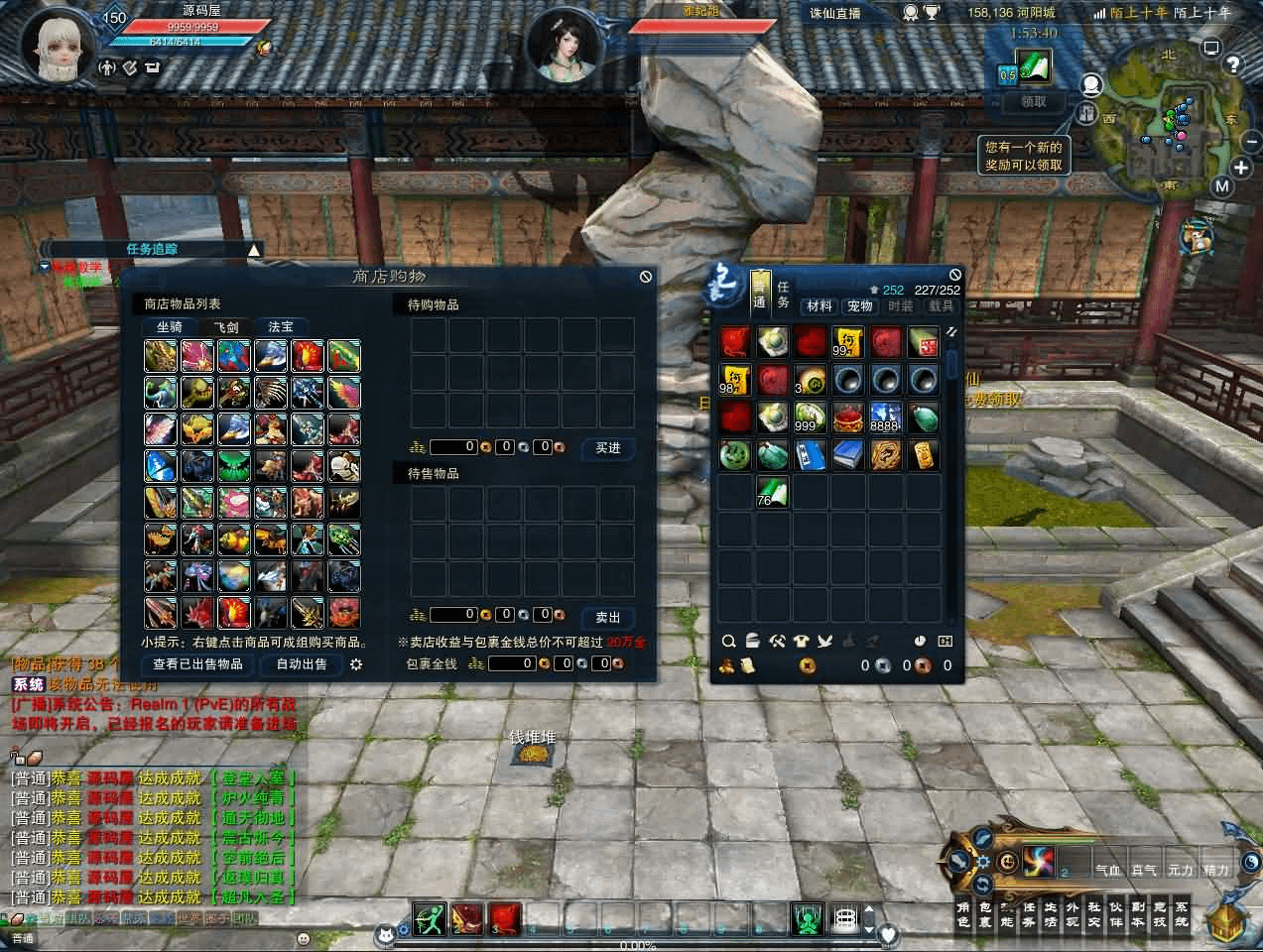Select the blue book item in bag

[x=847, y=454]
